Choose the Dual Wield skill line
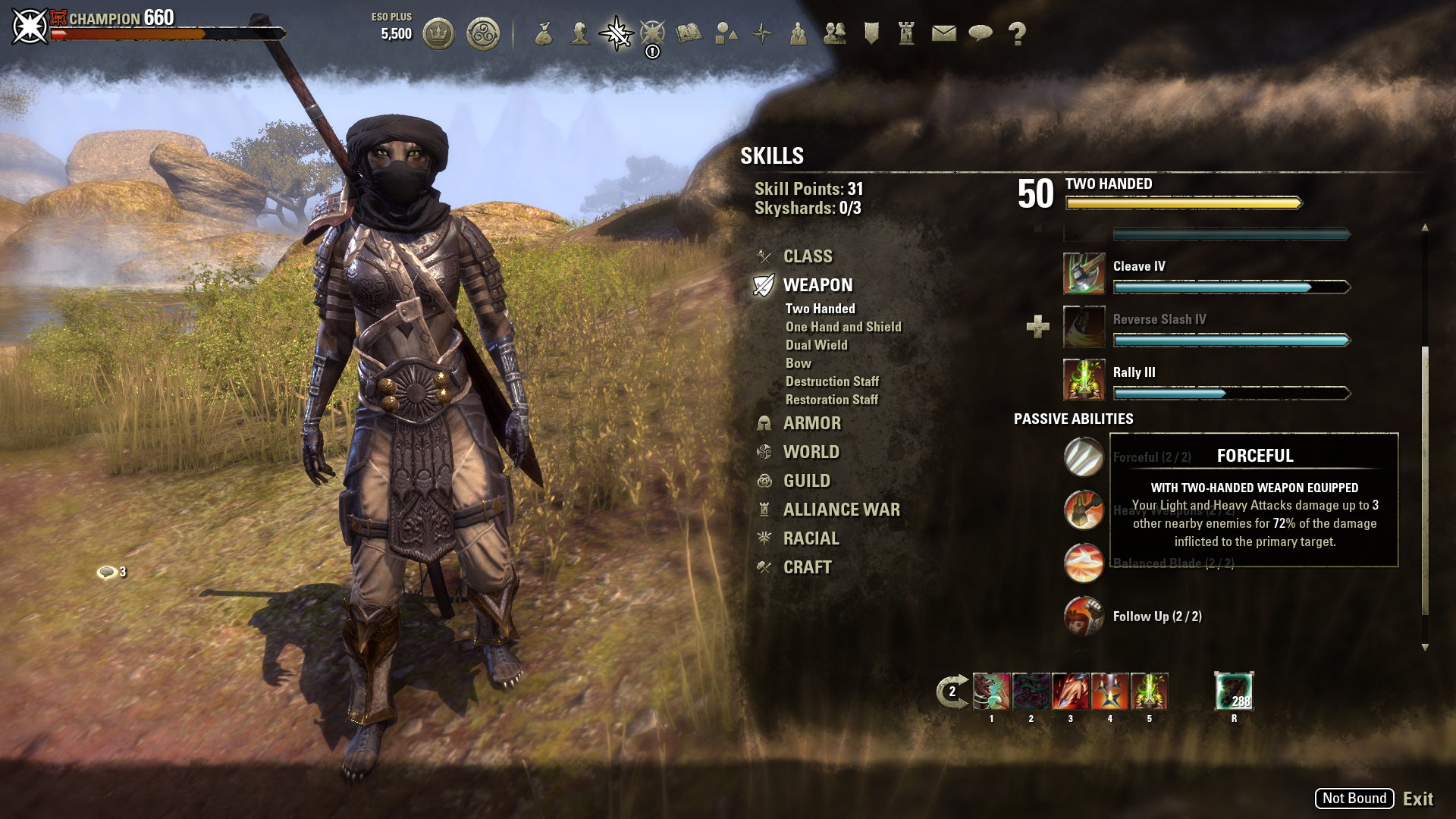The image size is (1456, 819). pos(817,345)
